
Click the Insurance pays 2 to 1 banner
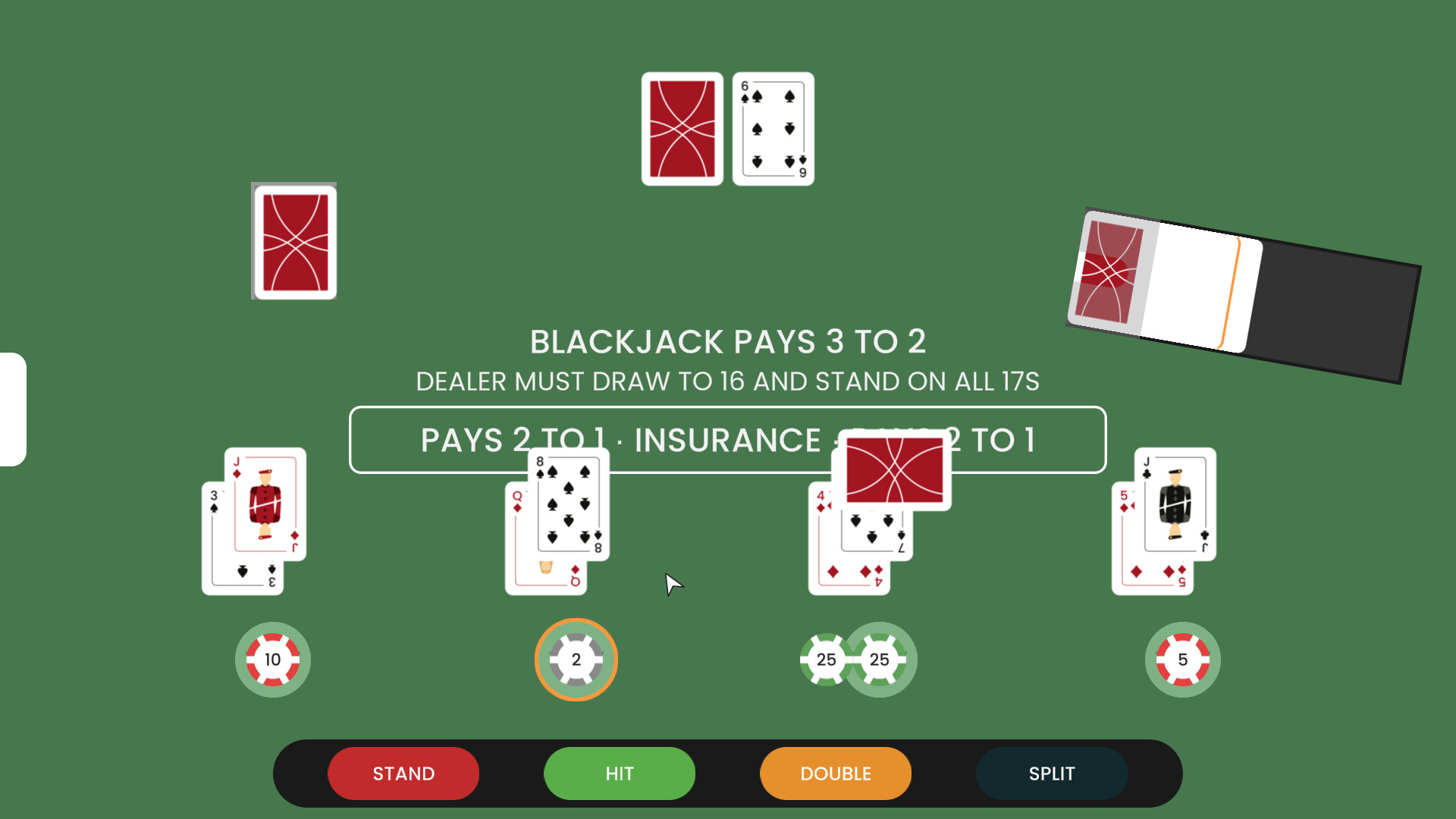point(726,440)
